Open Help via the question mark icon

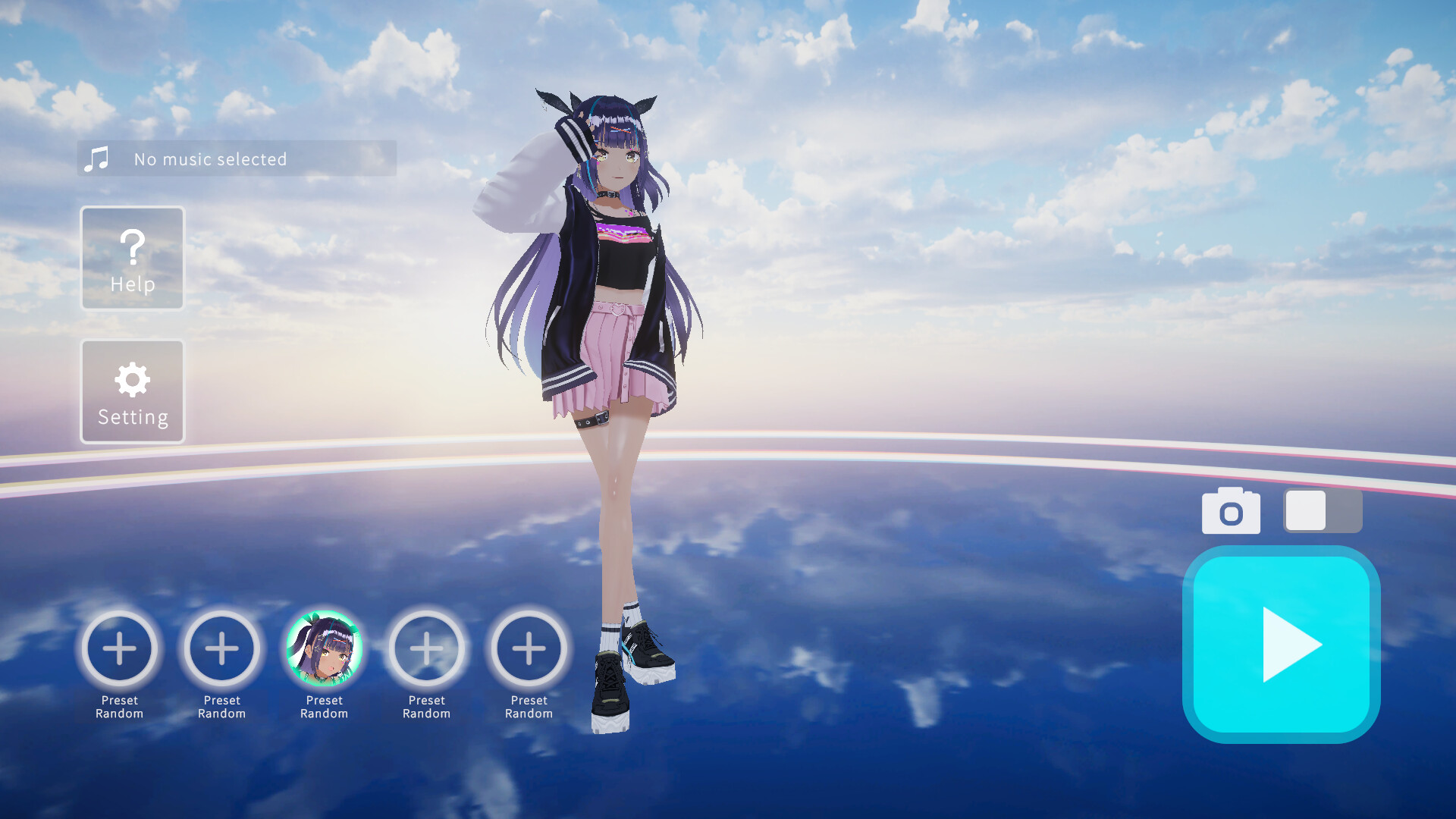[x=132, y=246]
